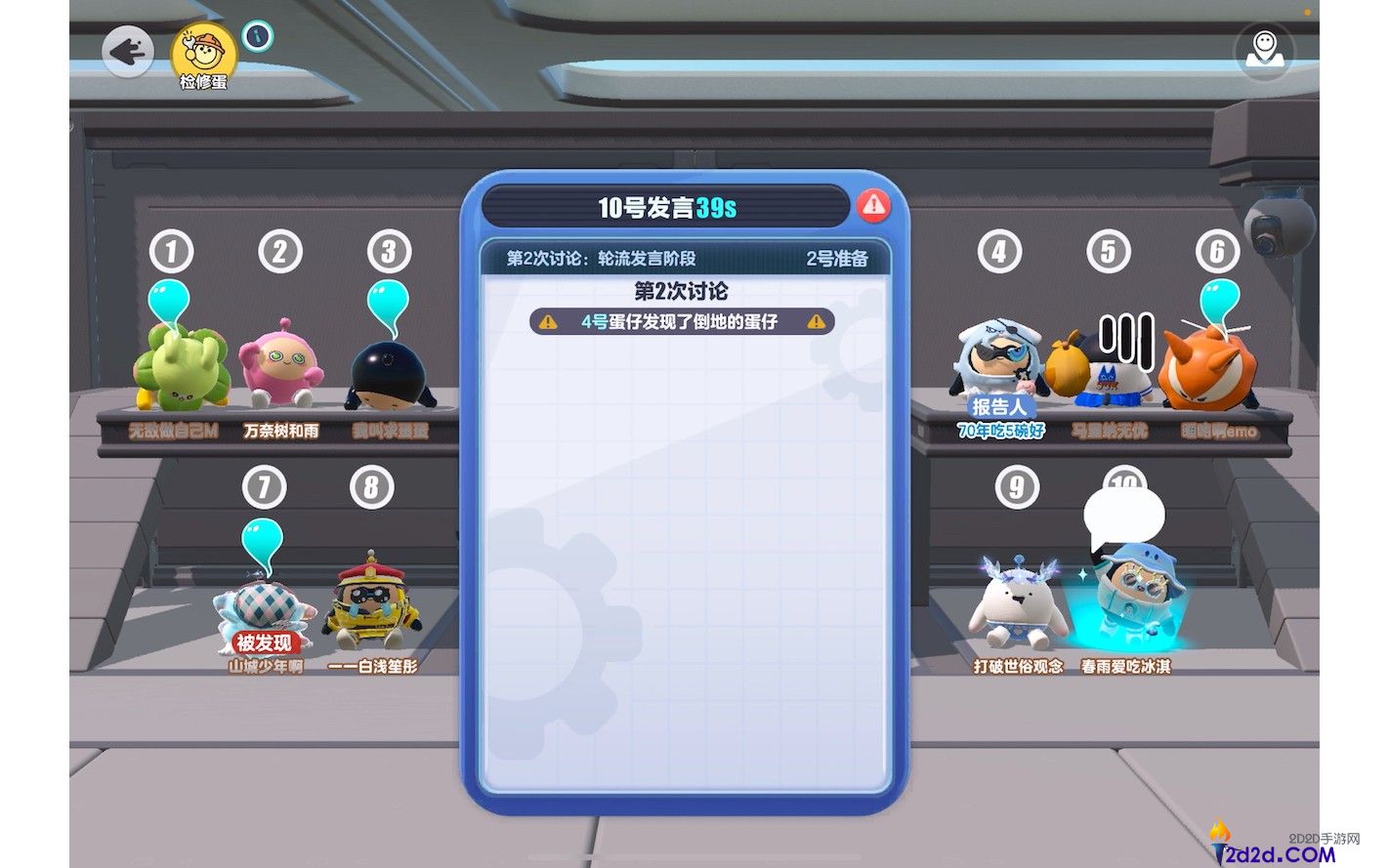Image resolution: width=1389 pixels, height=868 pixels.
Task: Click the 4号蛋仔发现了倒地的蛋仔 notice
Action: click(x=681, y=321)
